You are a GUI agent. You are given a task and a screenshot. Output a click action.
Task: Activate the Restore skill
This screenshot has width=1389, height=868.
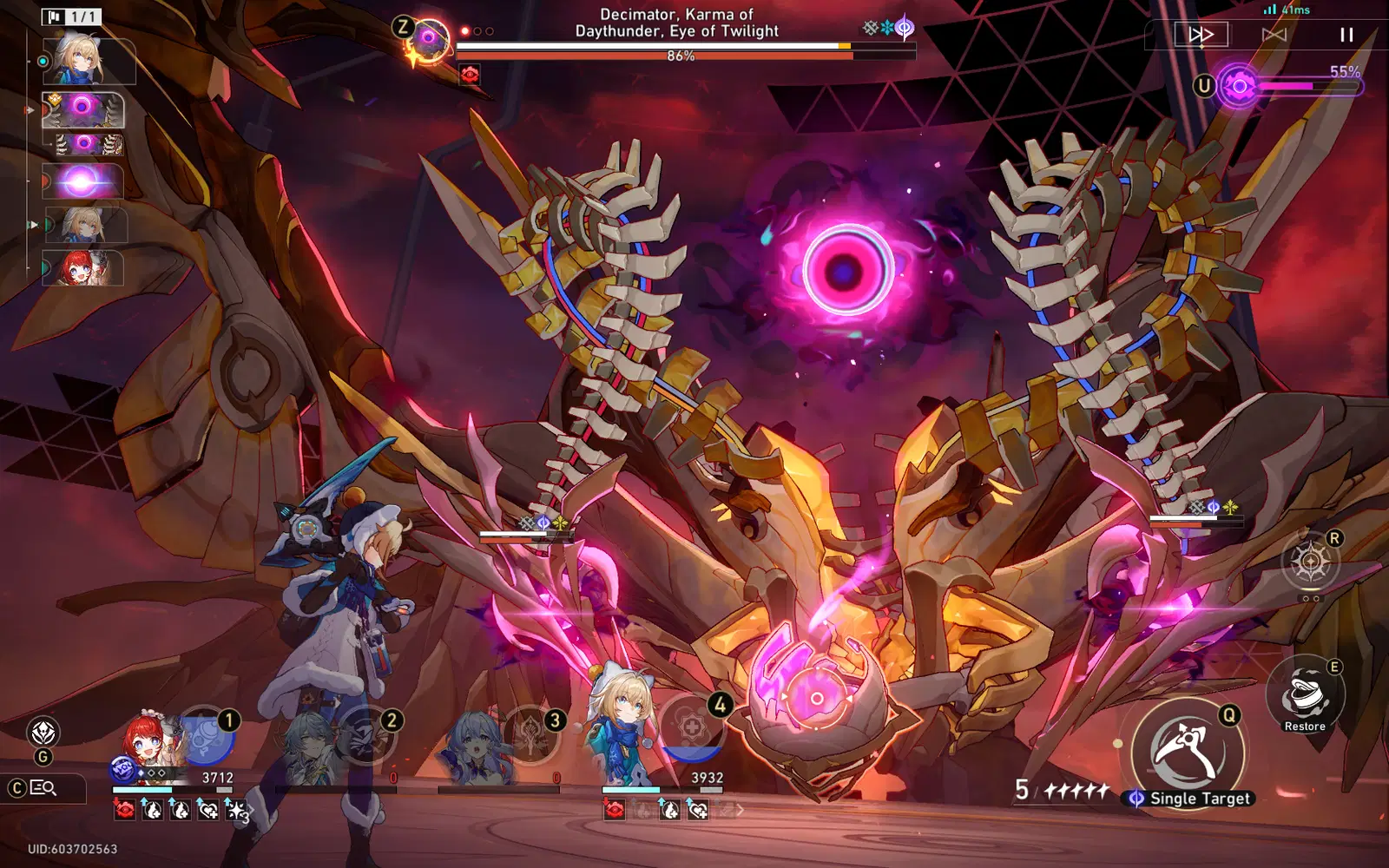(x=1305, y=696)
